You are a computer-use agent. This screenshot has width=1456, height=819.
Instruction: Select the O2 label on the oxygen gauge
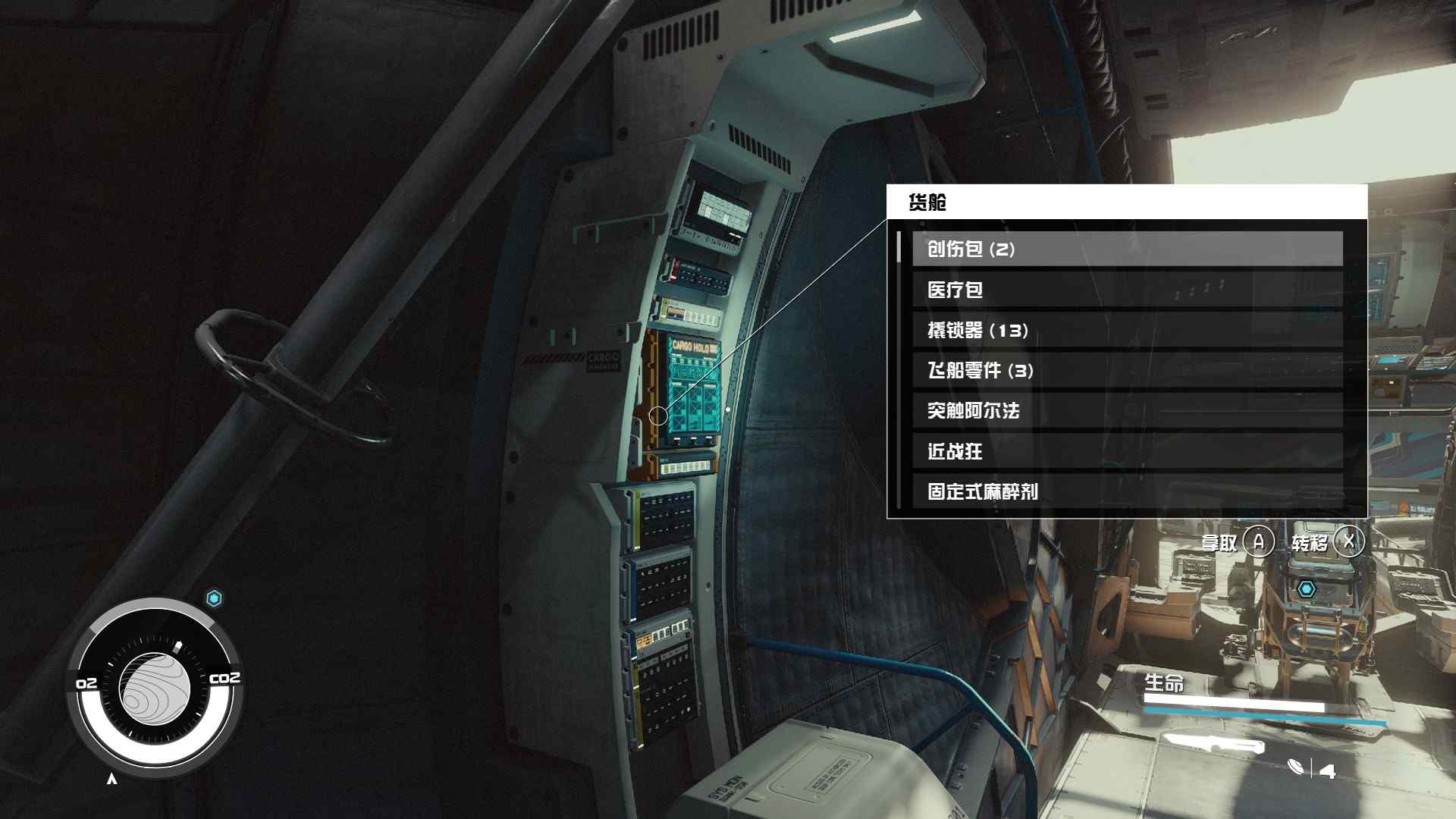pyautogui.click(x=86, y=682)
